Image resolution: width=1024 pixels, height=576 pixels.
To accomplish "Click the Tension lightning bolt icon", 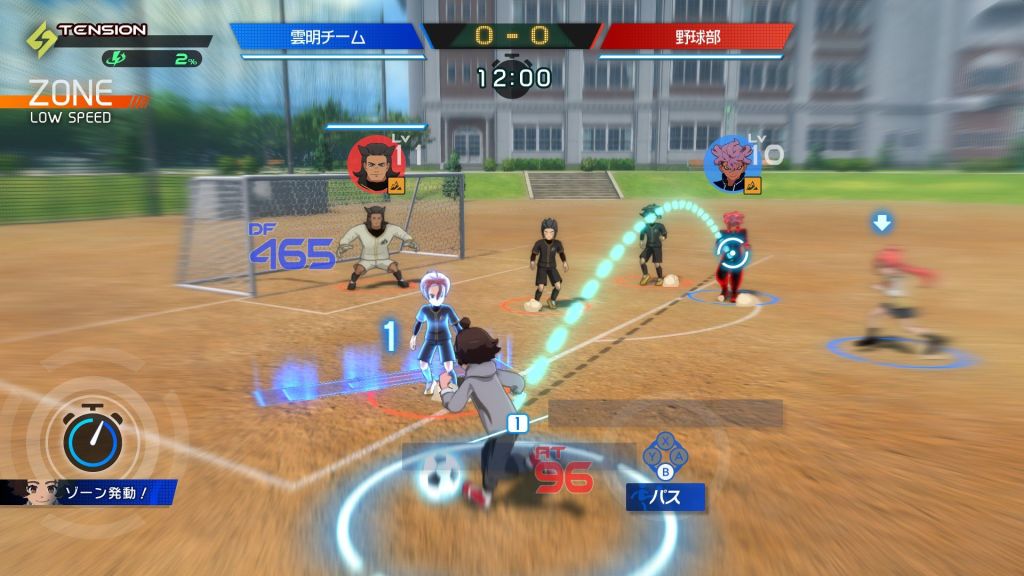I will coord(41,40).
